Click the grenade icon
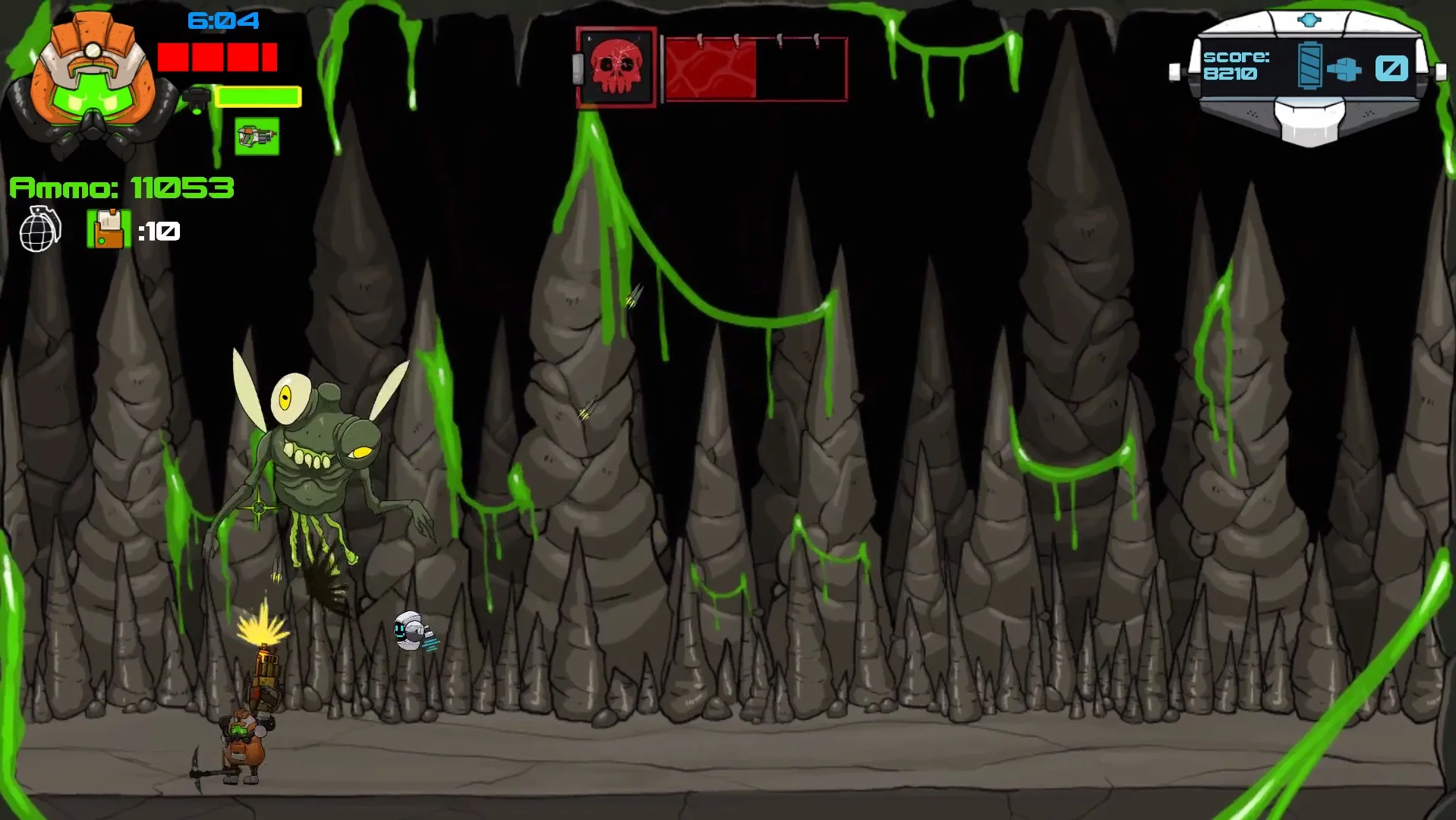 click(x=39, y=229)
